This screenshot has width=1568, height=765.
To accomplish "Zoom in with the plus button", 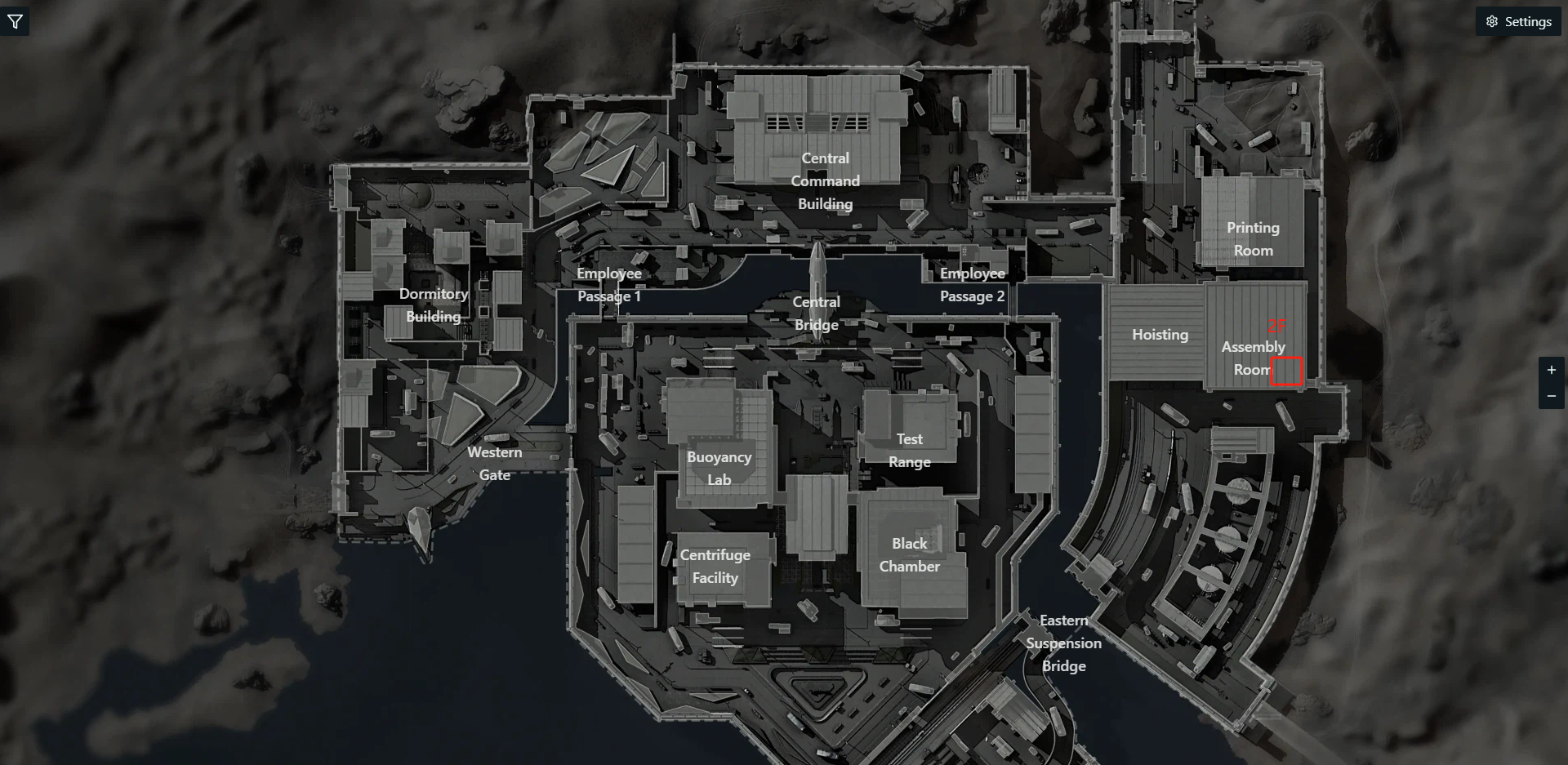I will [x=1551, y=370].
